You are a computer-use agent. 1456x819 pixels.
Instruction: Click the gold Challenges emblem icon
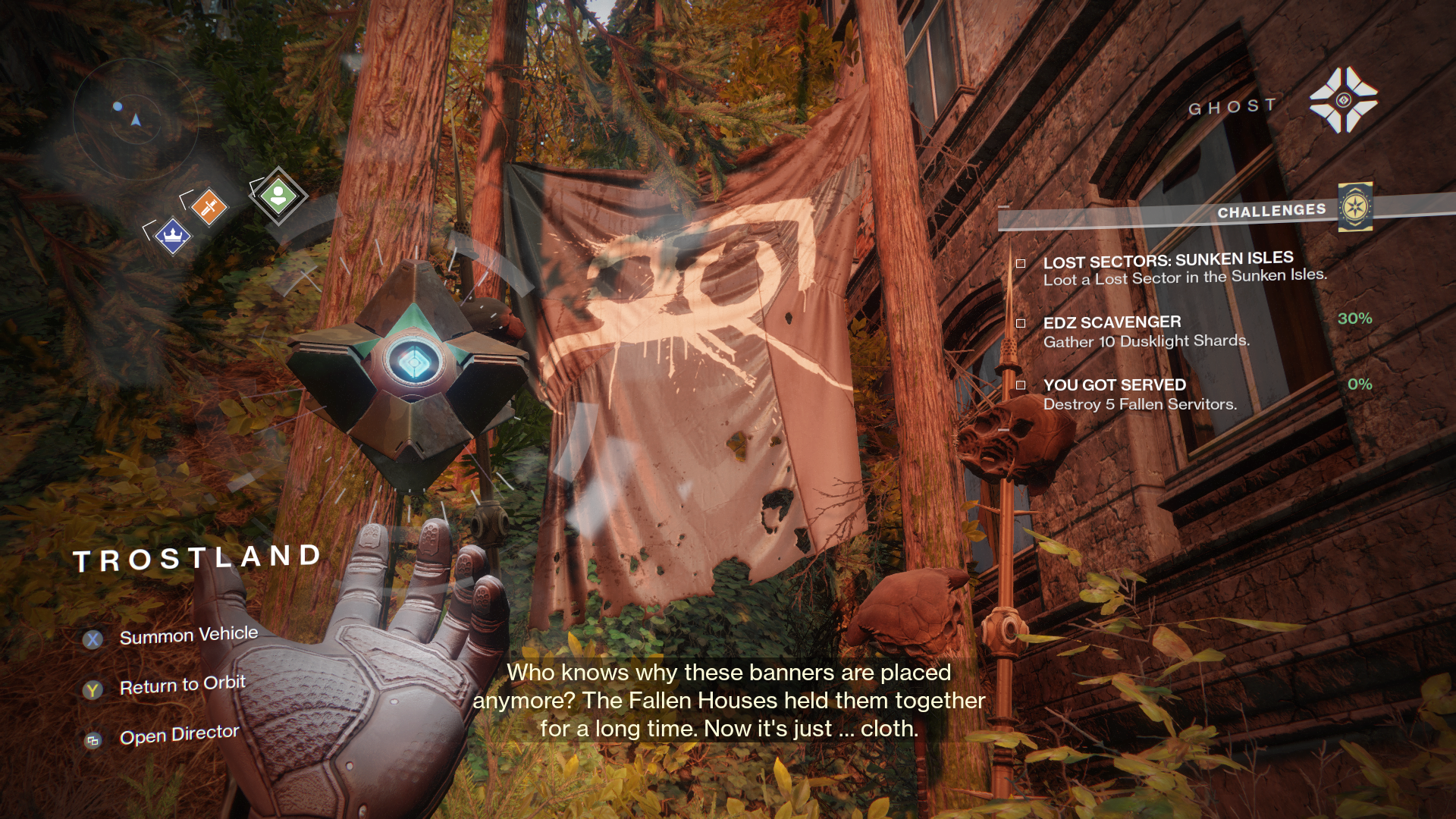point(1355,207)
